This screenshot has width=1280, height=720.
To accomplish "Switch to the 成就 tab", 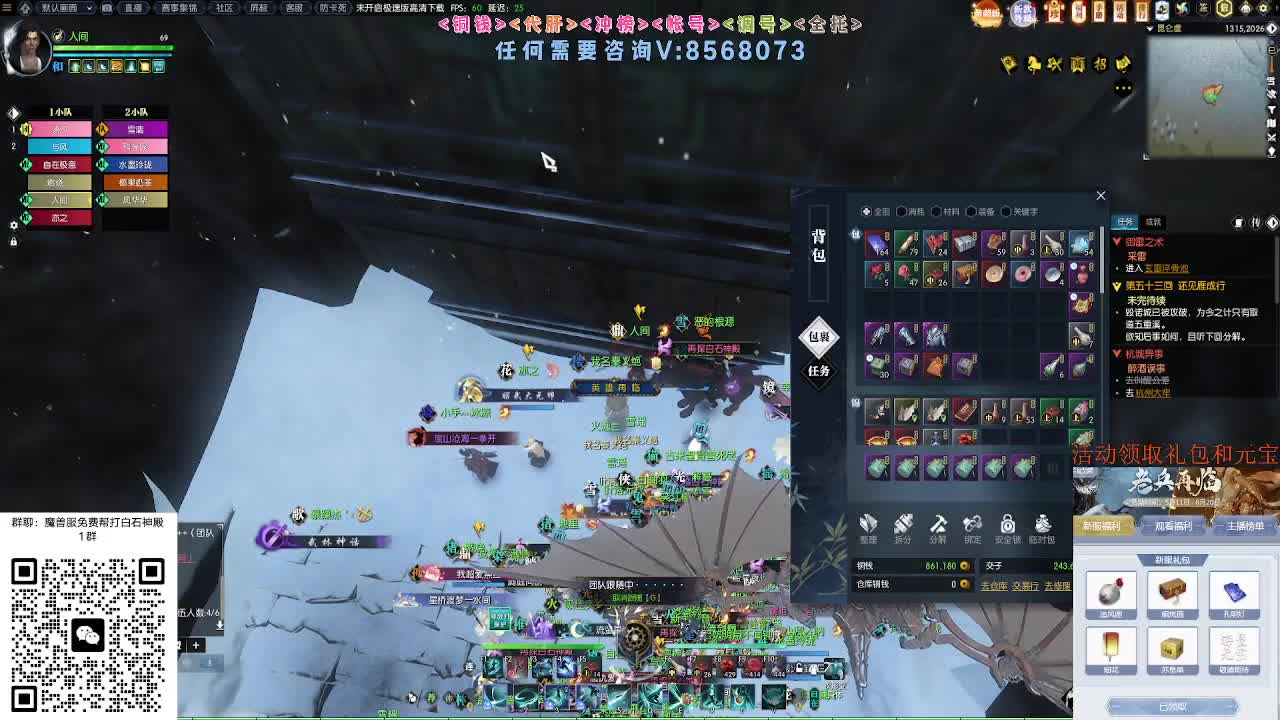I will pyautogui.click(x=1152, y=222).
